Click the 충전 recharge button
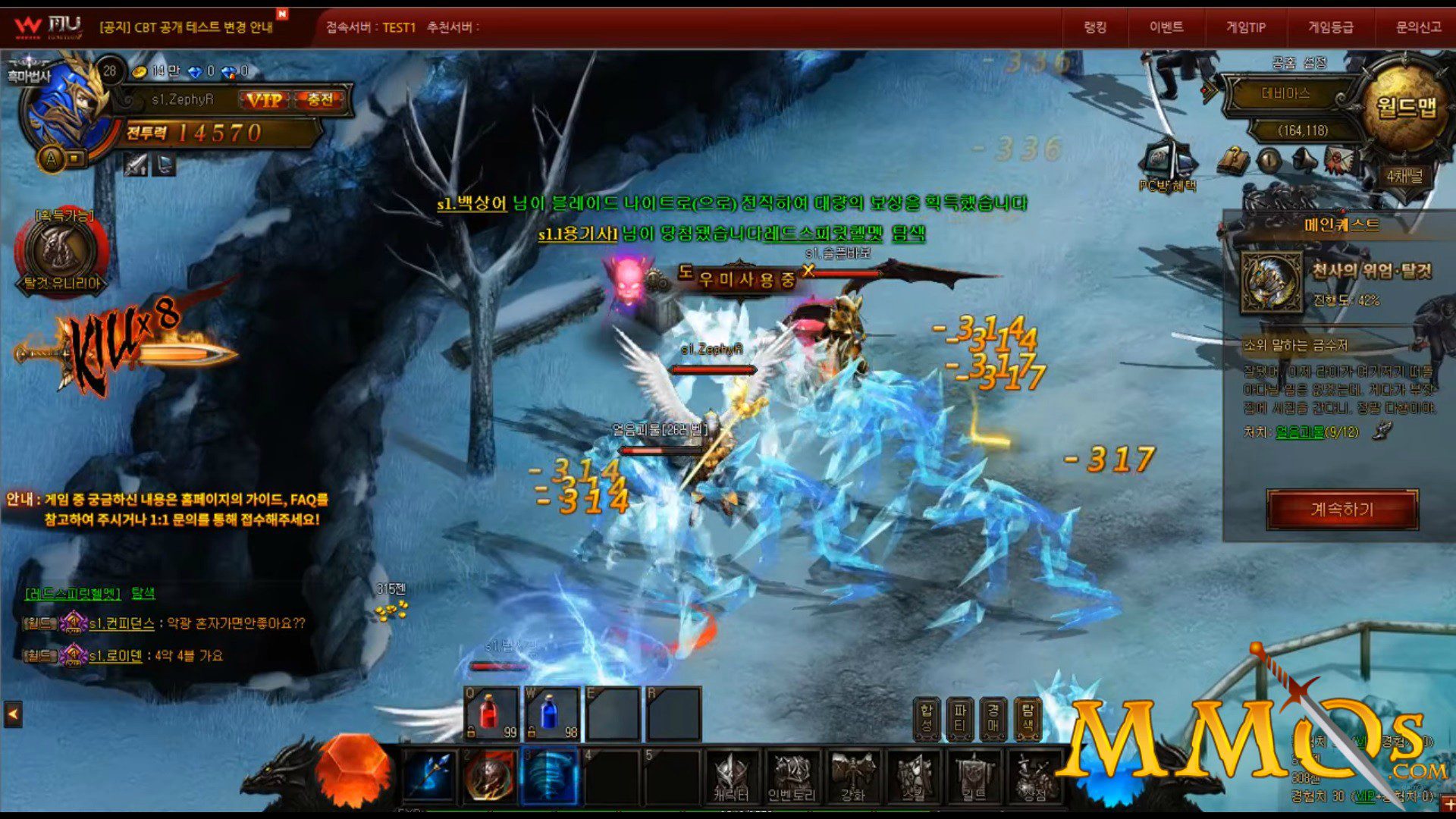Image resolution: width=1456 pixels, height=819 pixels. pos(320,100)
